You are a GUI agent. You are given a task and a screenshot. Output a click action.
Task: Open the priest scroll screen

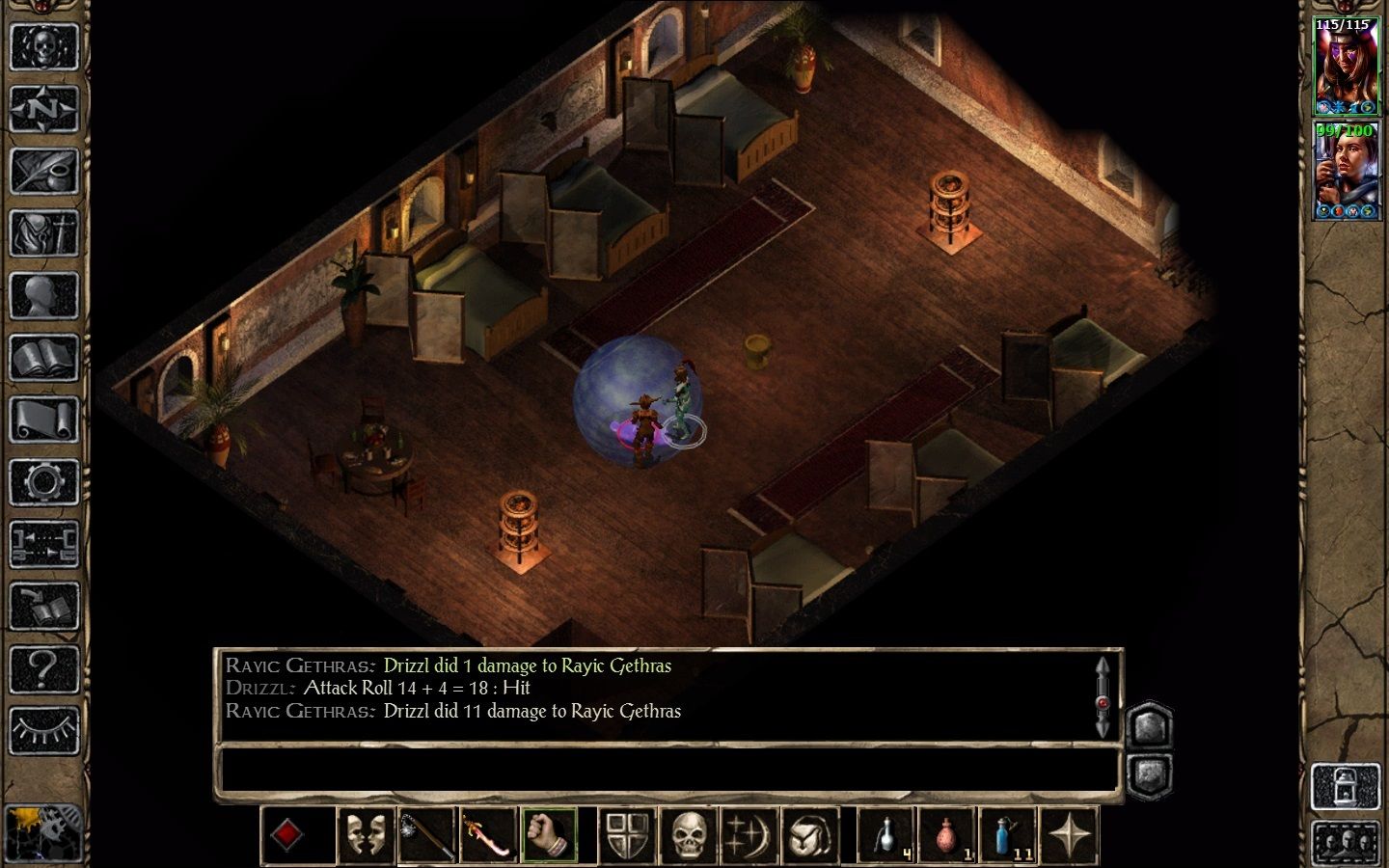click(x=43, y=420)
